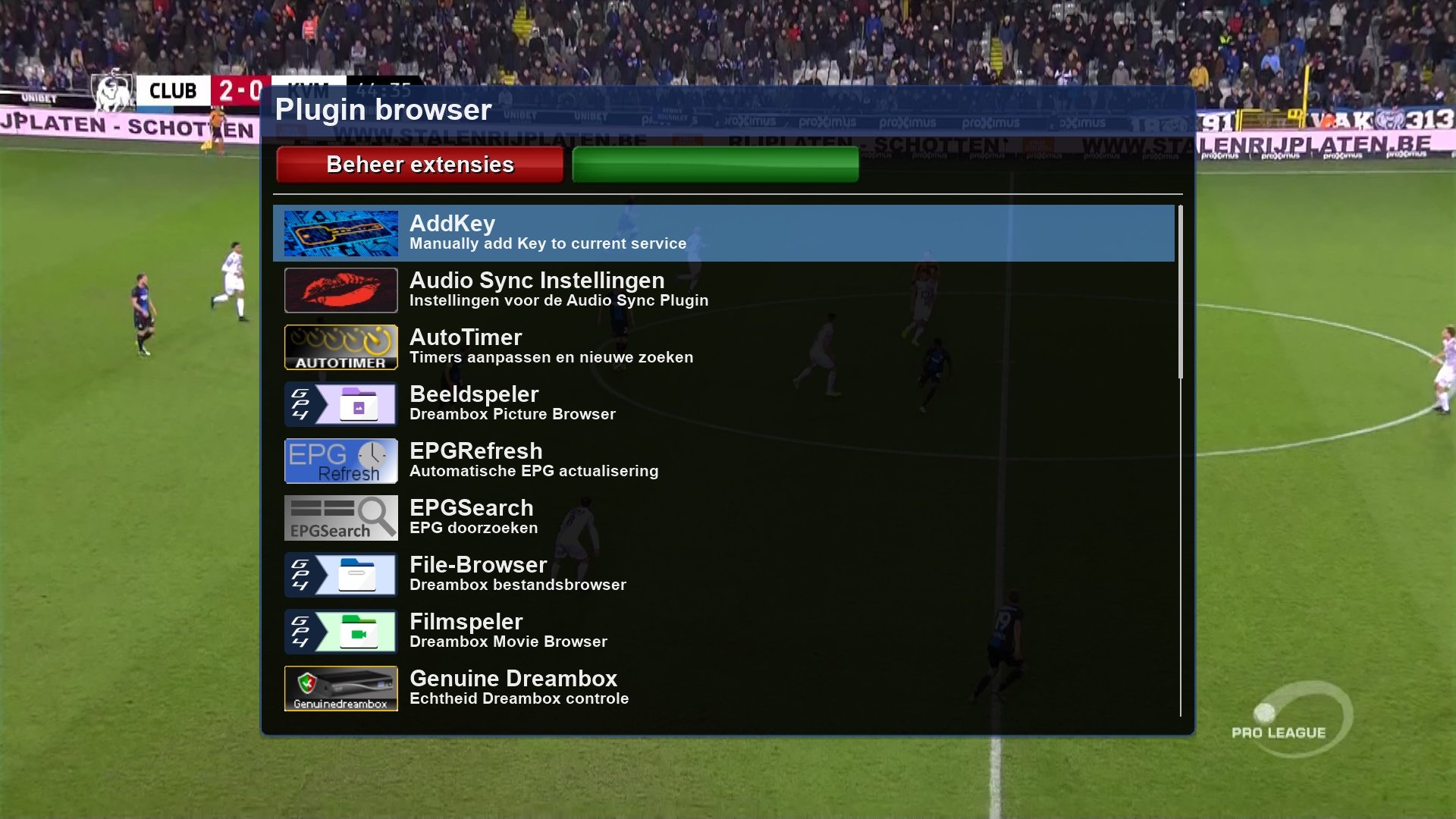Click the EPGSearch magnifier thumbnail

click(340, 518)
